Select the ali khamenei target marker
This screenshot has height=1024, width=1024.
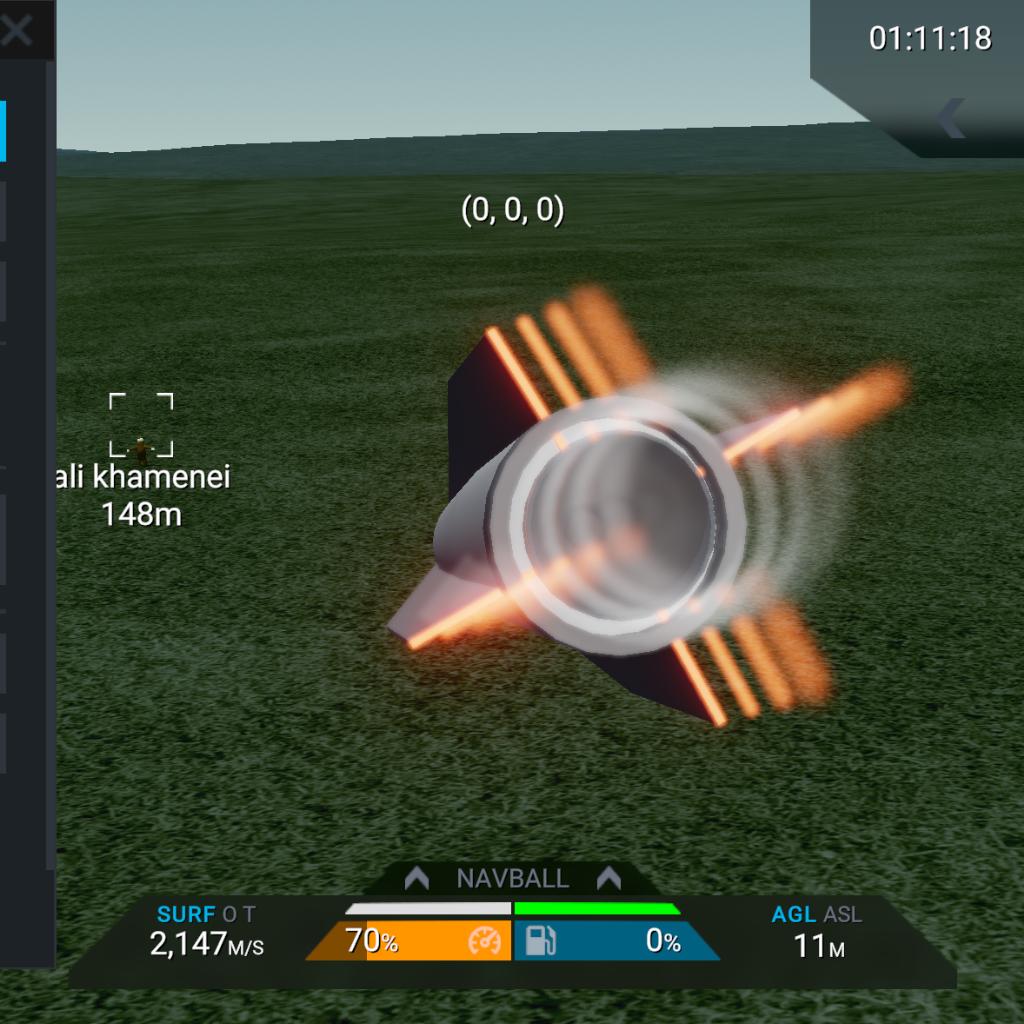coord(141,425)
